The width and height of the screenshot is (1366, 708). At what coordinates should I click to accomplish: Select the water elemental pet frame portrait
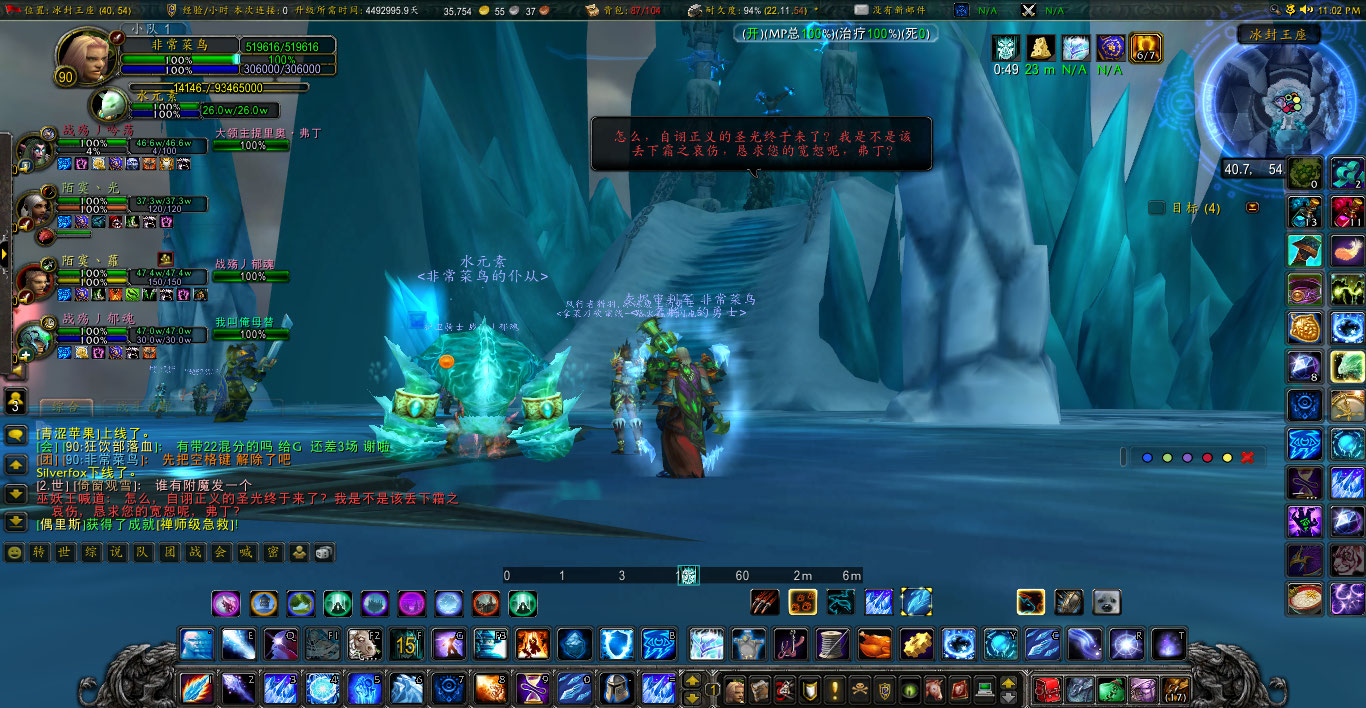(x=108, y=104)
